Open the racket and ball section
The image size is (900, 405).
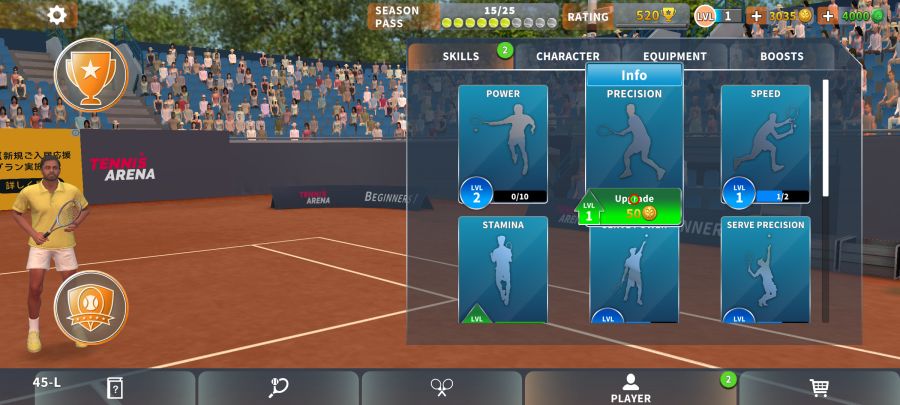coord(279,388)
